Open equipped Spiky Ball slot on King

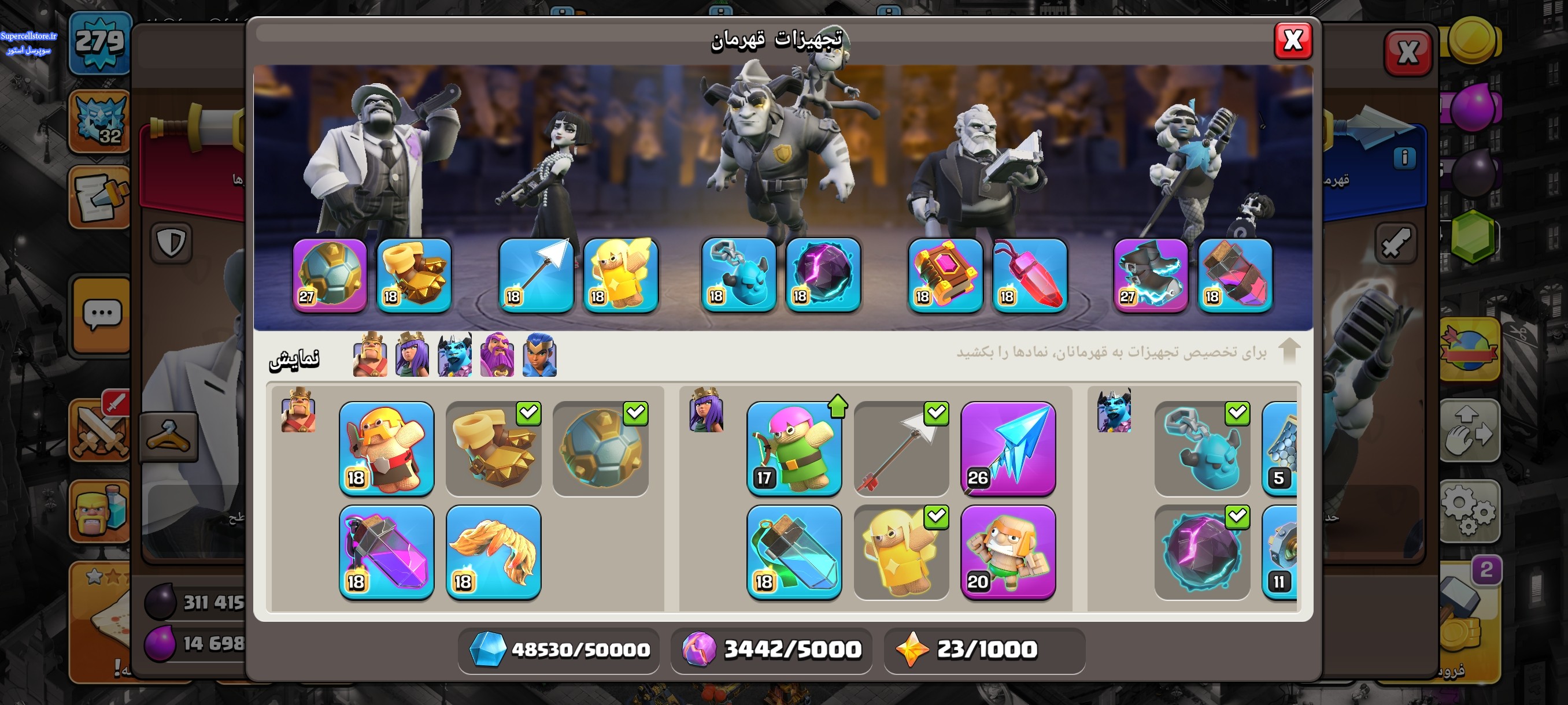click(x=330, y=276)
